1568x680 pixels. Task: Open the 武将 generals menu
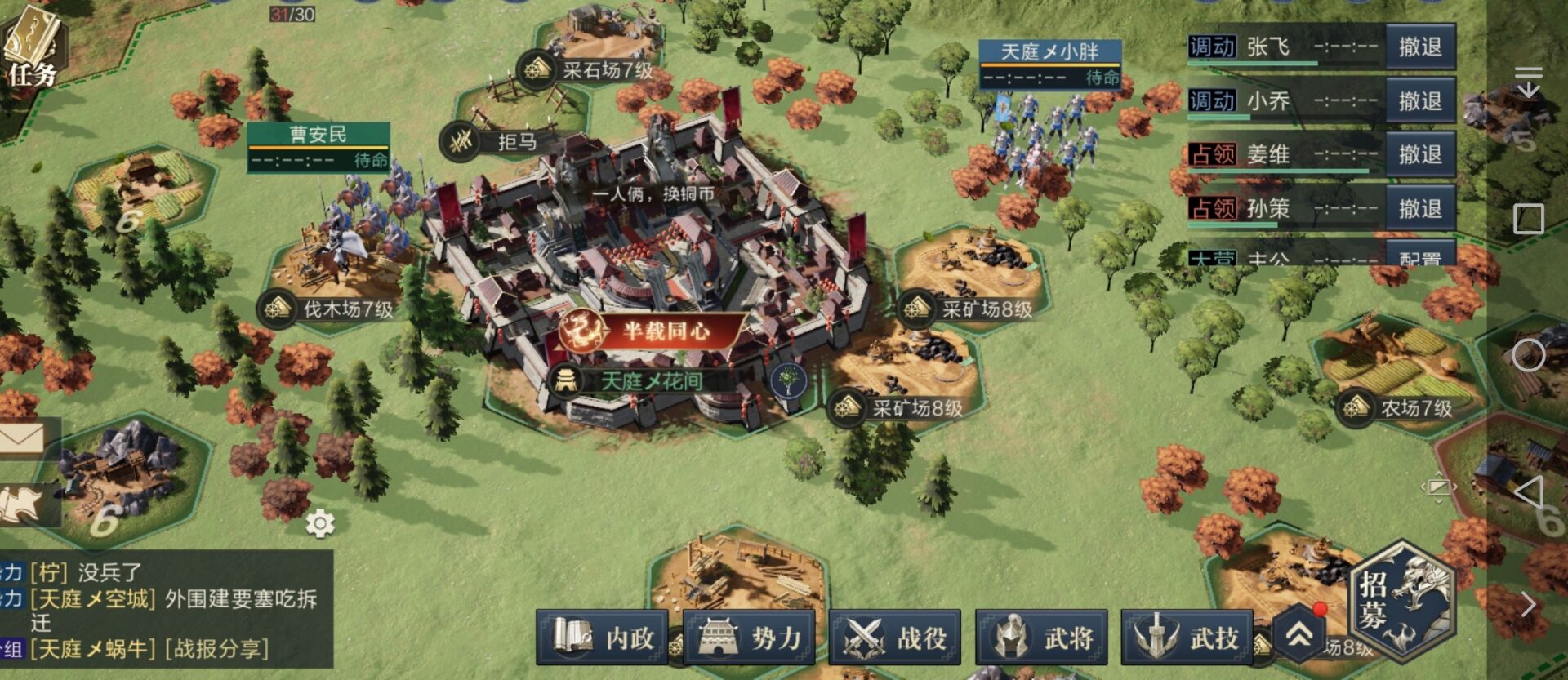[x=1041, y=637]
